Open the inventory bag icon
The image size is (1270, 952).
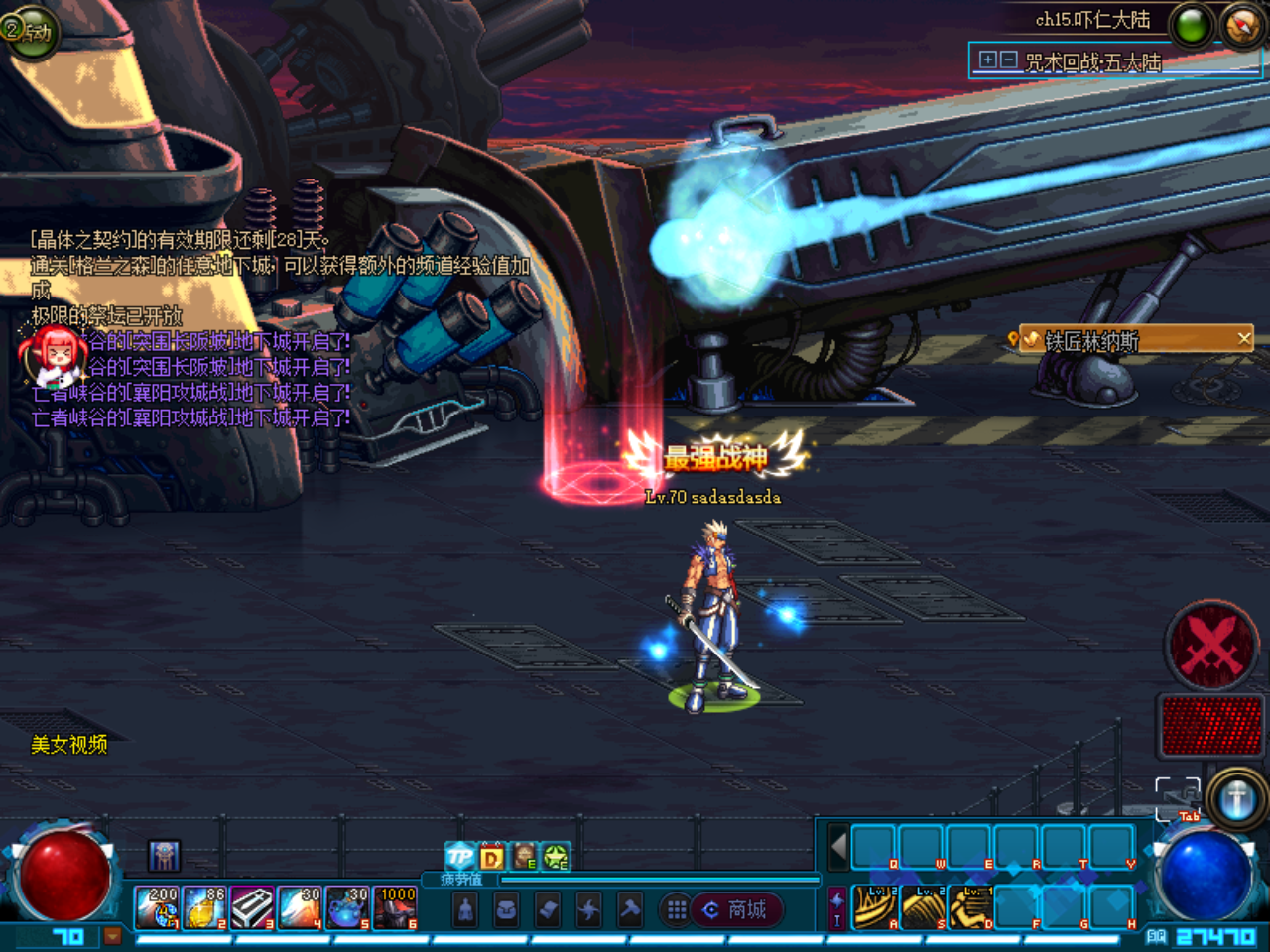(x=506, y=910)
